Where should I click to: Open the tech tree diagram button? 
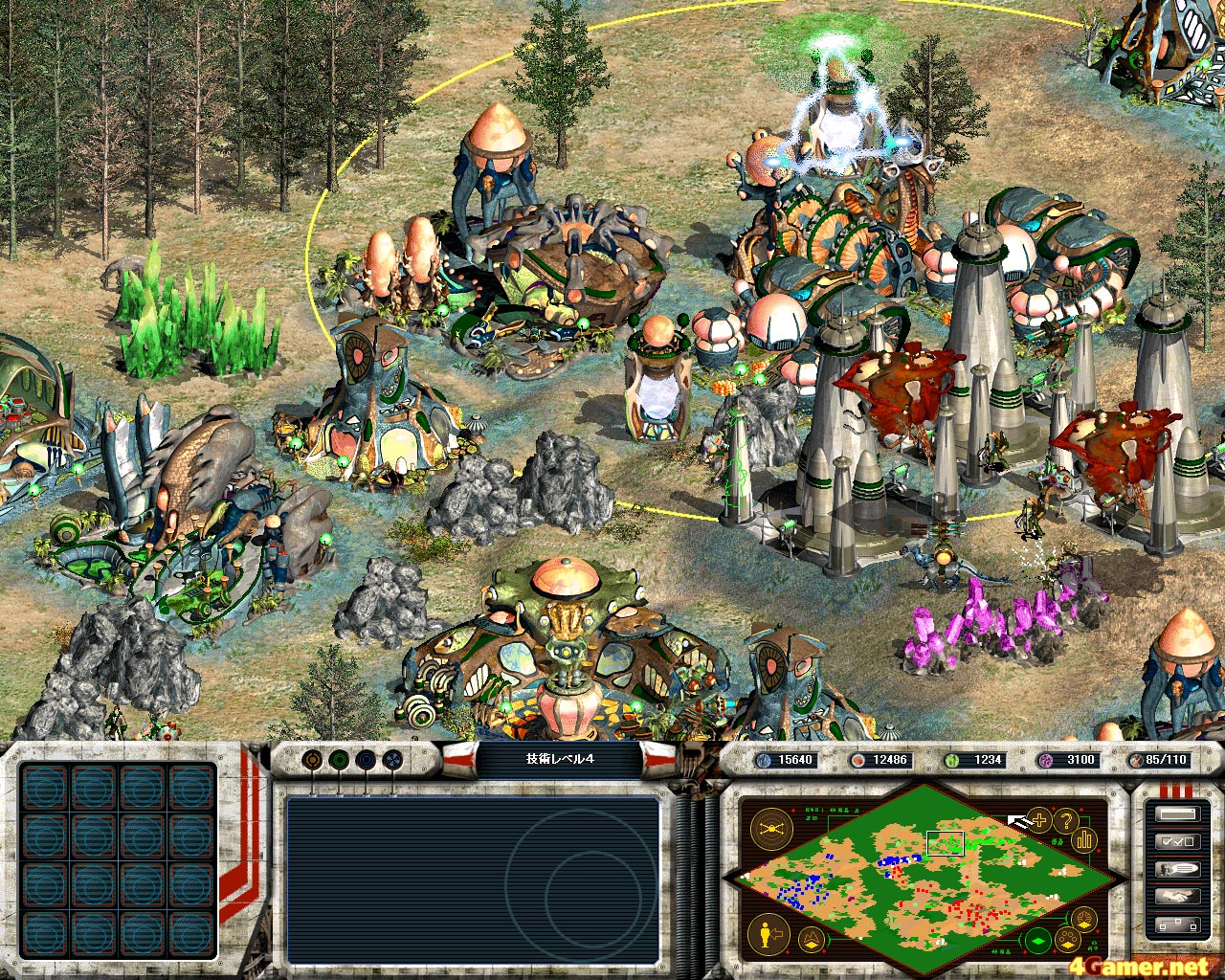1176,924
